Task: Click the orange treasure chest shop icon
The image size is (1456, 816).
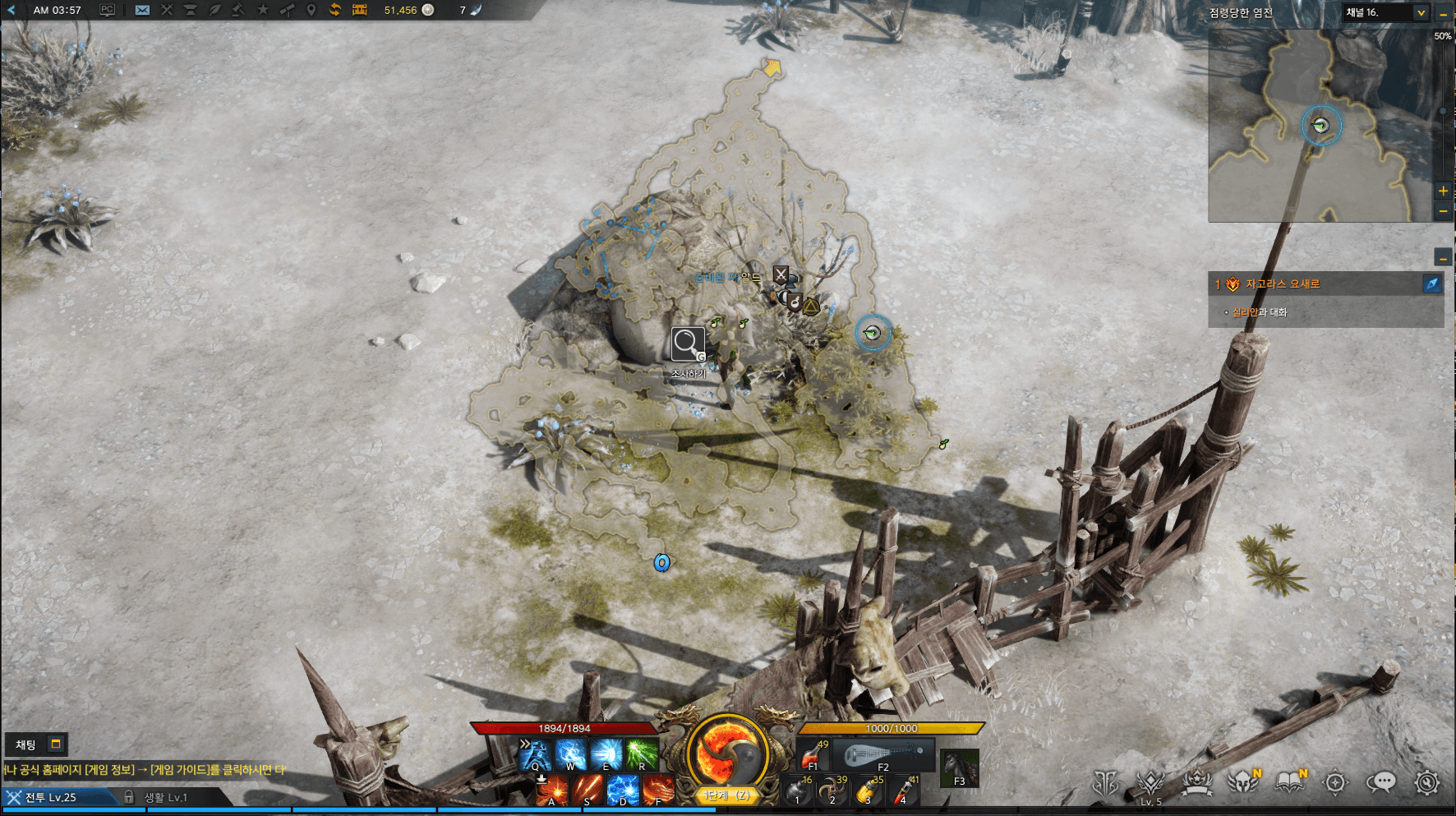Action: [x=359, y=10]
